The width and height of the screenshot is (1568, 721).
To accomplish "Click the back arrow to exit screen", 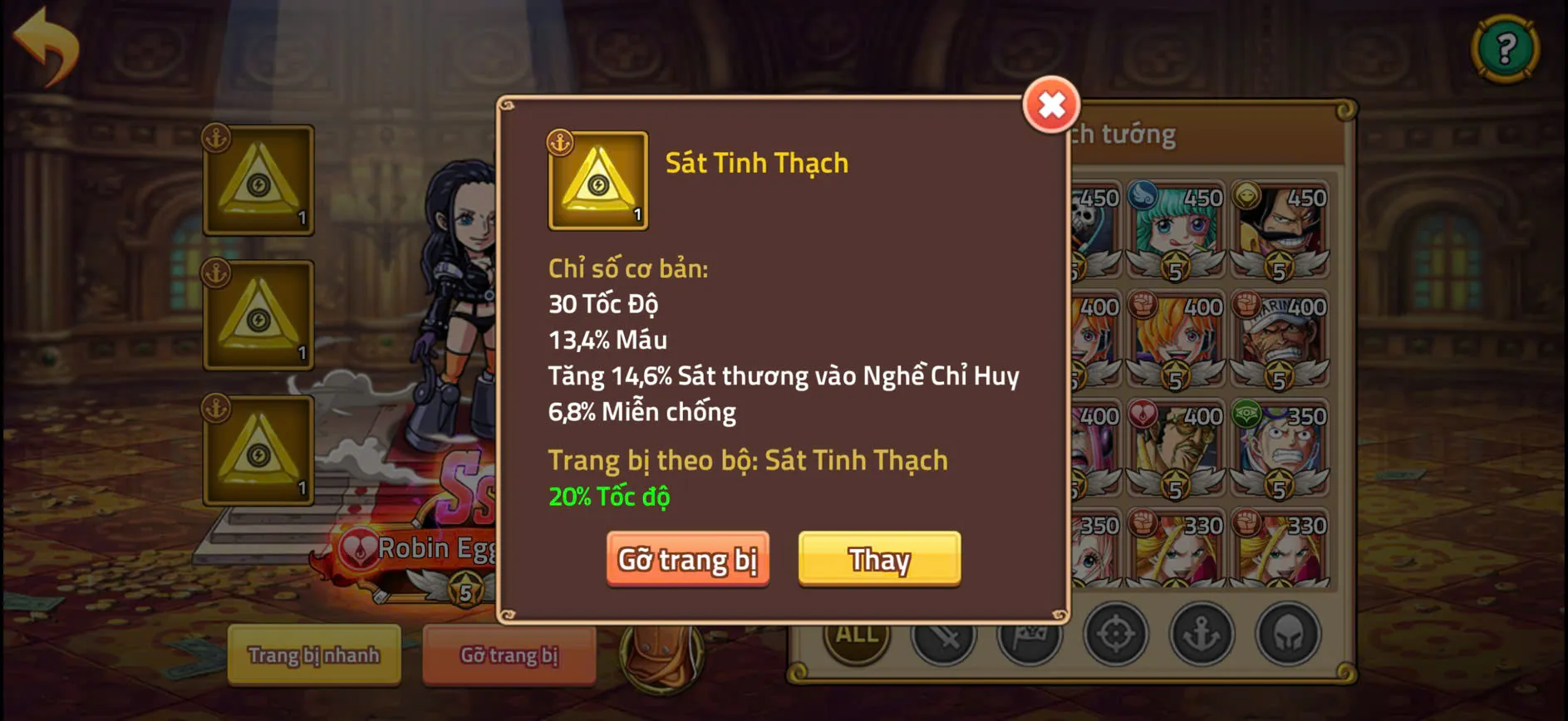I will tap(45, 40).
